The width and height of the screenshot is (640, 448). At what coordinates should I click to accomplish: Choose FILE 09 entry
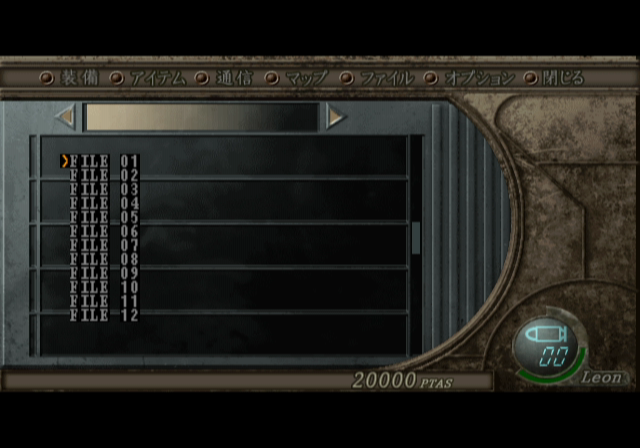[x=104, y=273]
